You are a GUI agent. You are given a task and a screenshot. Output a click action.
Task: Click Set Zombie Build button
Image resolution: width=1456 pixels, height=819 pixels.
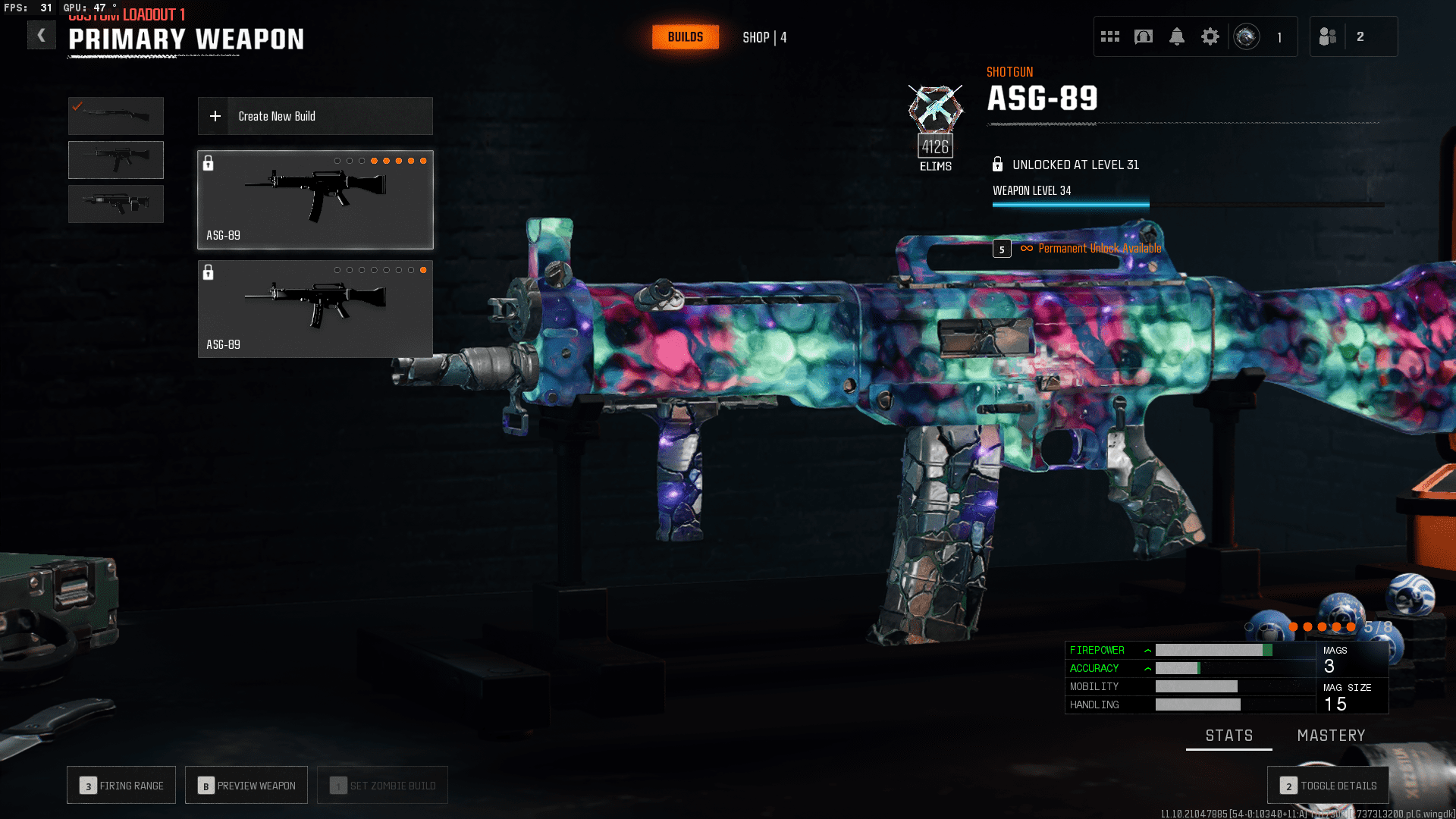click(383, 786)
